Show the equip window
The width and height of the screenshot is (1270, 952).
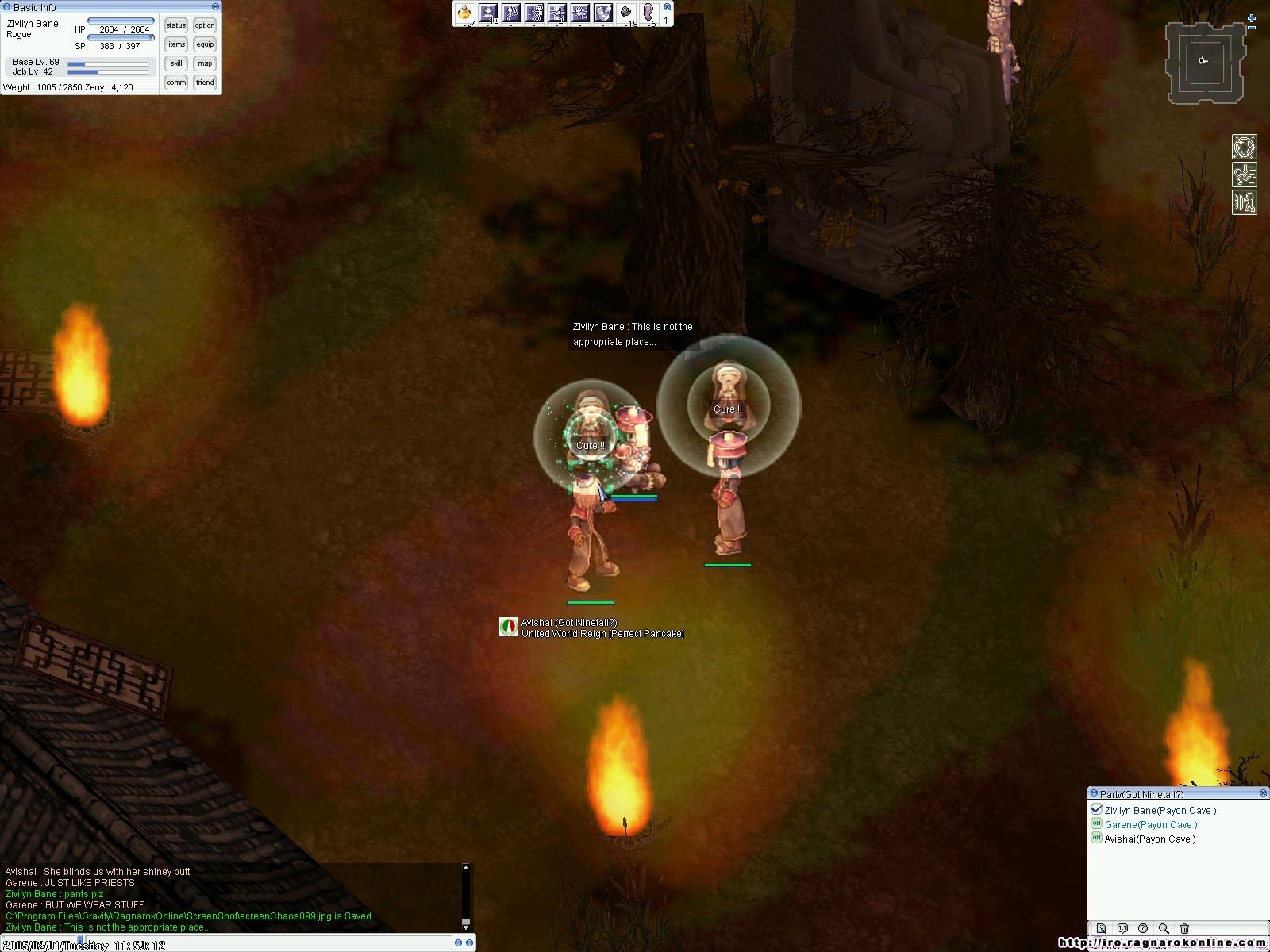tap(205, 44)
